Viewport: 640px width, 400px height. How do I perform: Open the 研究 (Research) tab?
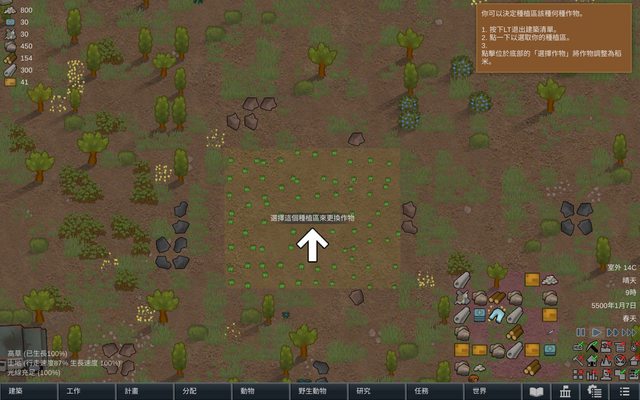tap(363, 391)
